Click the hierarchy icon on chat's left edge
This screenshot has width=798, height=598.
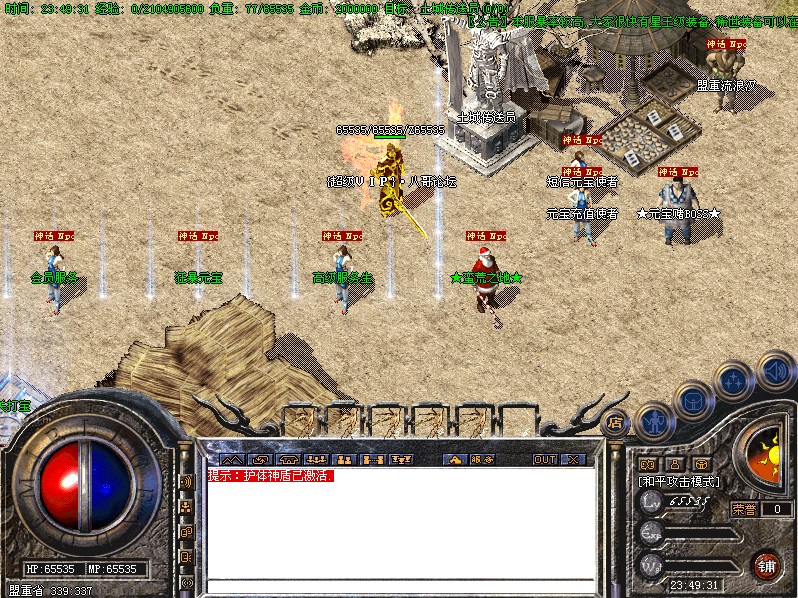pos(186,507)
